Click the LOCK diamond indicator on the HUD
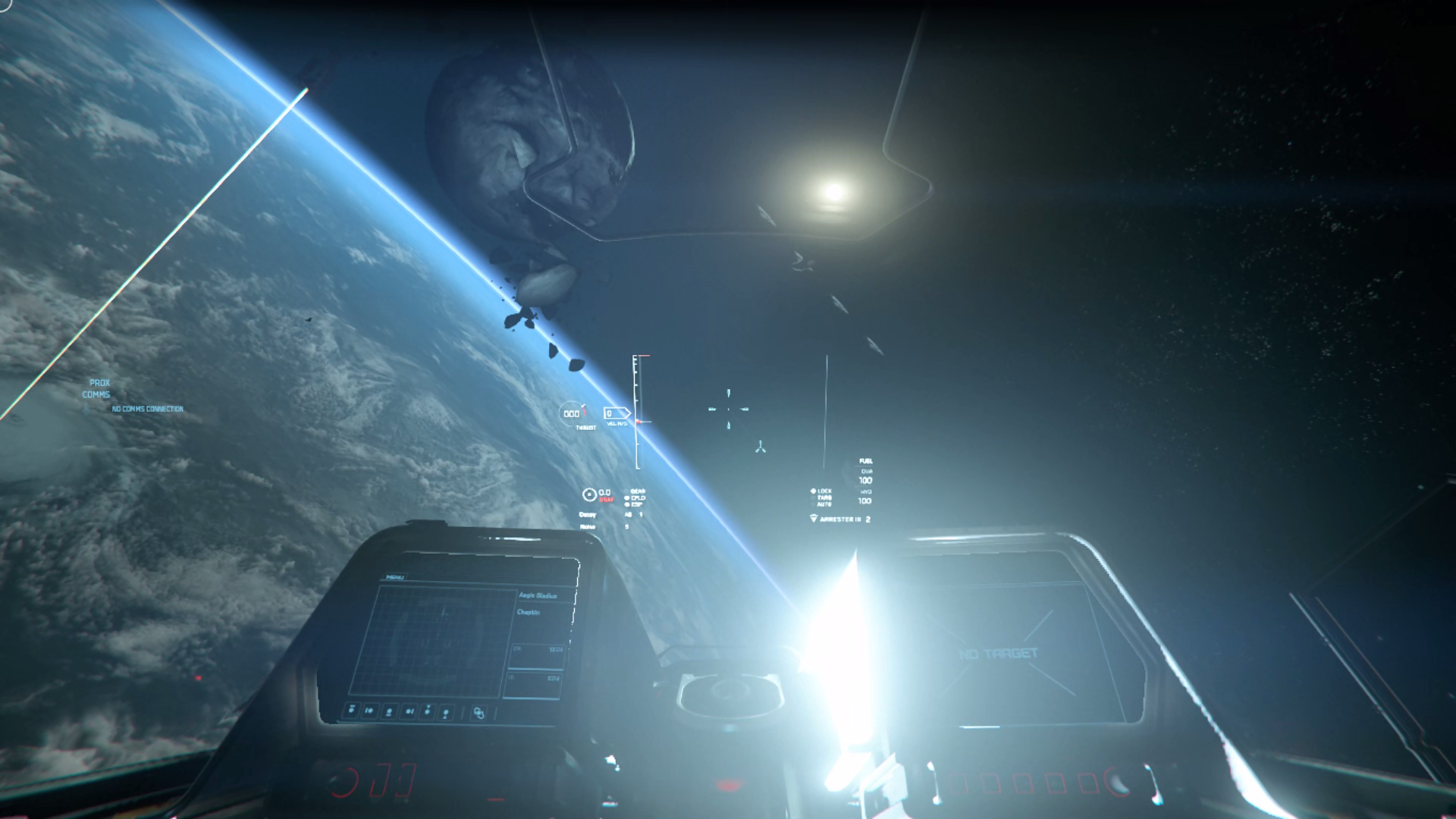 [813, 491]
